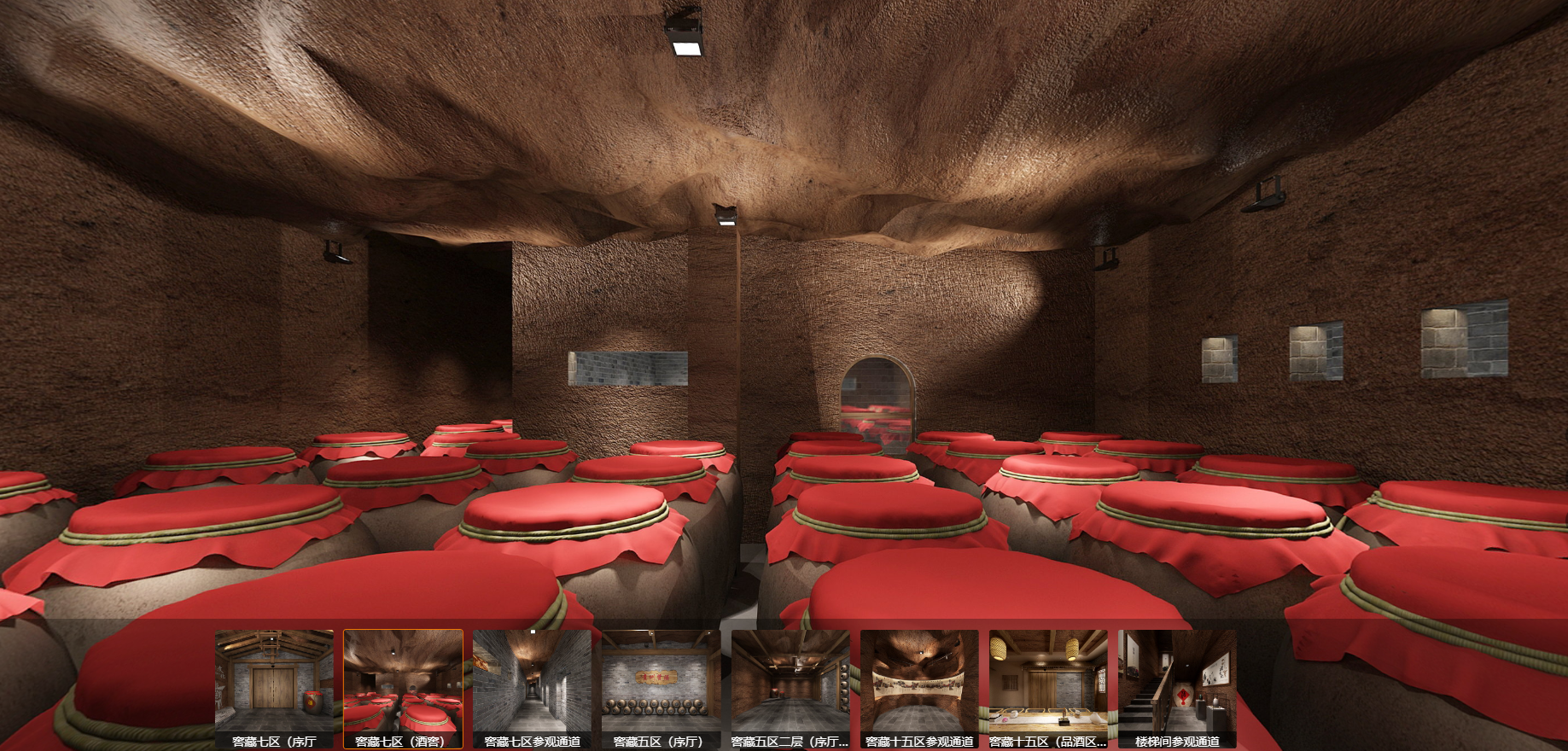Select the 窖藏七区（酒窖）thumbnail
The height and width of the screenshot is (751, 1568).
point(403,686)
